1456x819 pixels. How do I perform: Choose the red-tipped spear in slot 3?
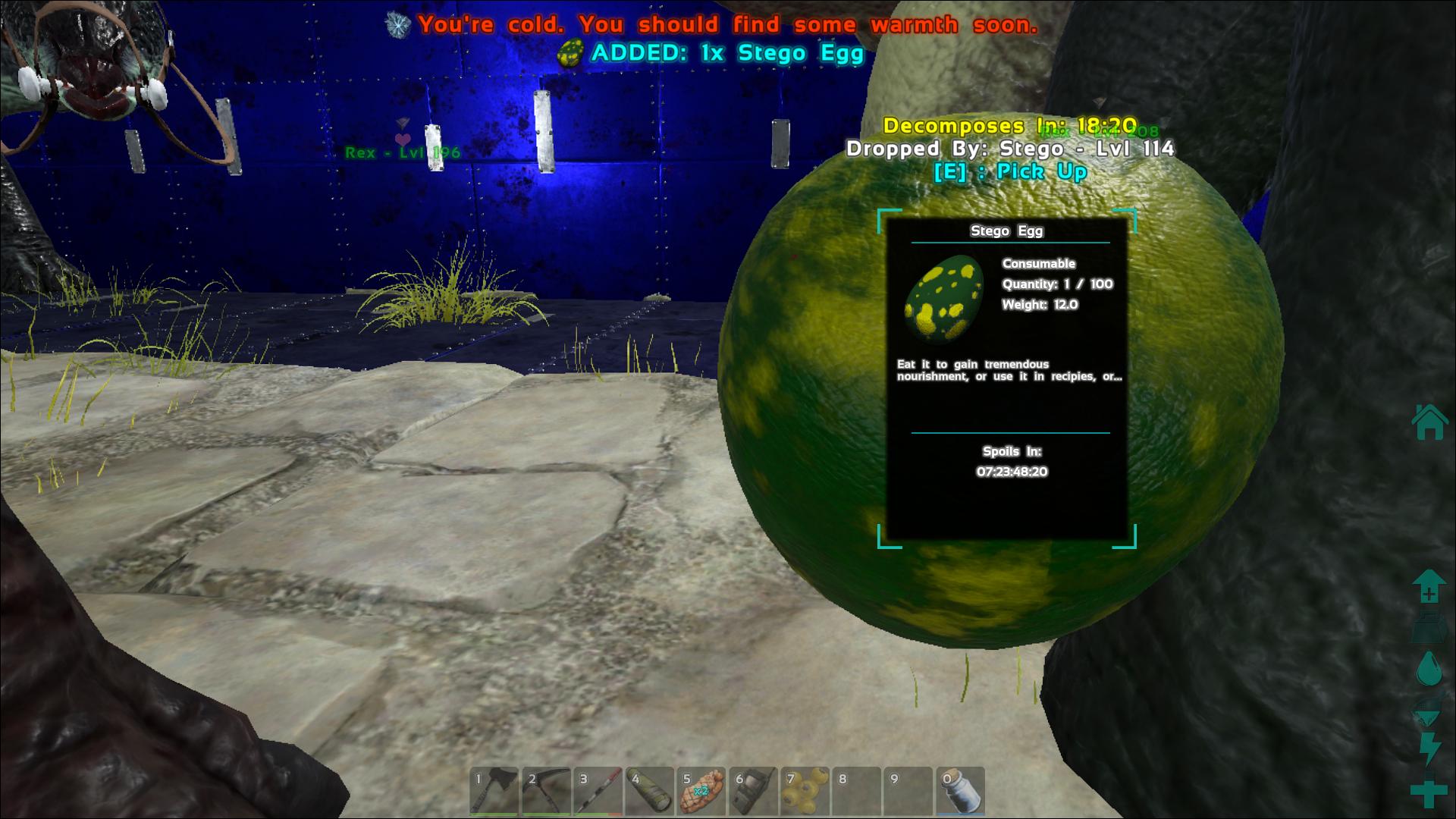click(598, 792)
